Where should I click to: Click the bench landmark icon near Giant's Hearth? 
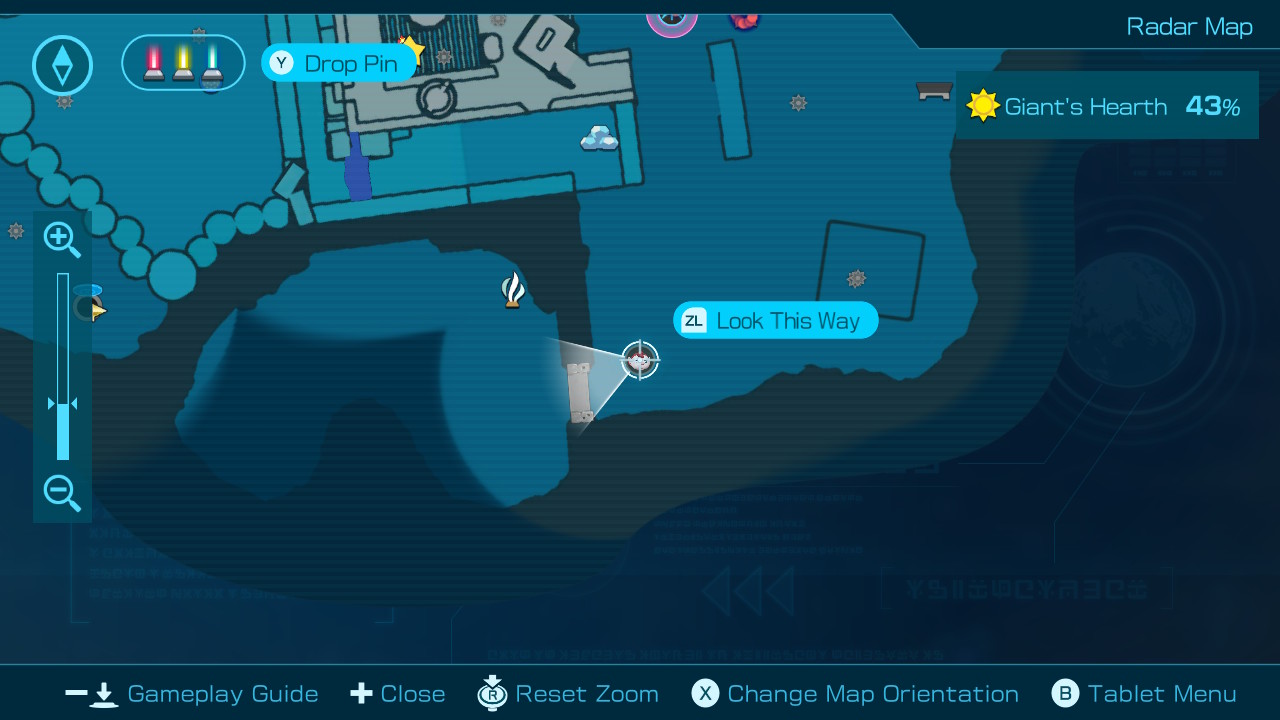933,91
